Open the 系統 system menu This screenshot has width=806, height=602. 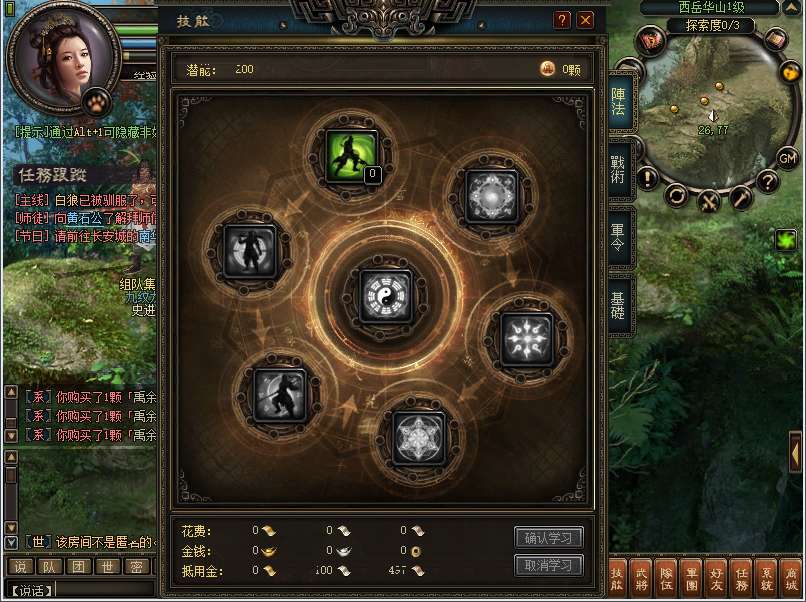point(767,579)
